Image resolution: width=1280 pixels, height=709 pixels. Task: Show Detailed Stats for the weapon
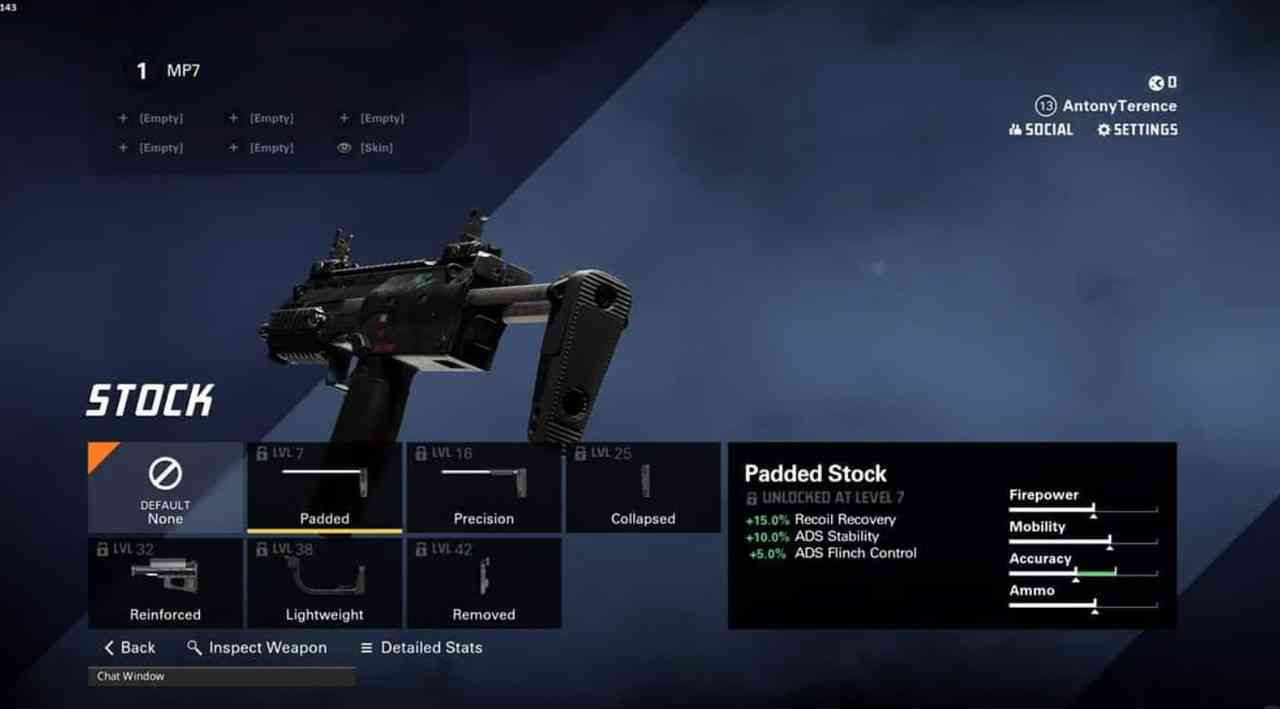click(x=421, y=648)
